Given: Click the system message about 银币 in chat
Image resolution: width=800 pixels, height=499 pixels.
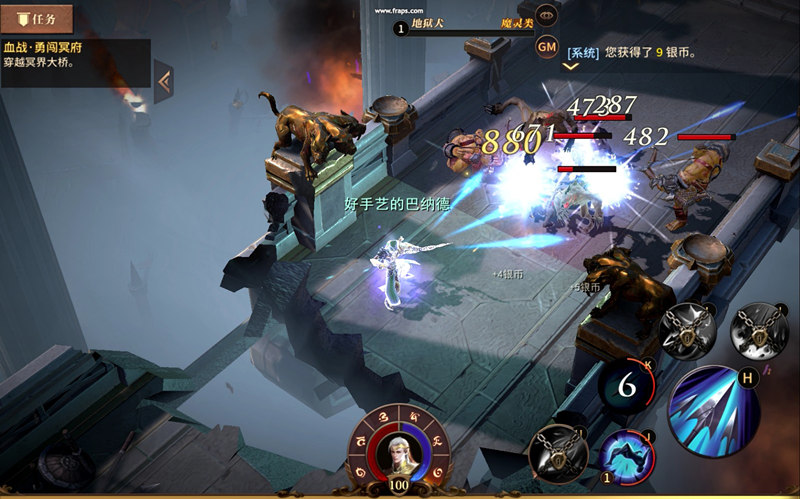Looking at the screenshot, I should tap(632, 52).
